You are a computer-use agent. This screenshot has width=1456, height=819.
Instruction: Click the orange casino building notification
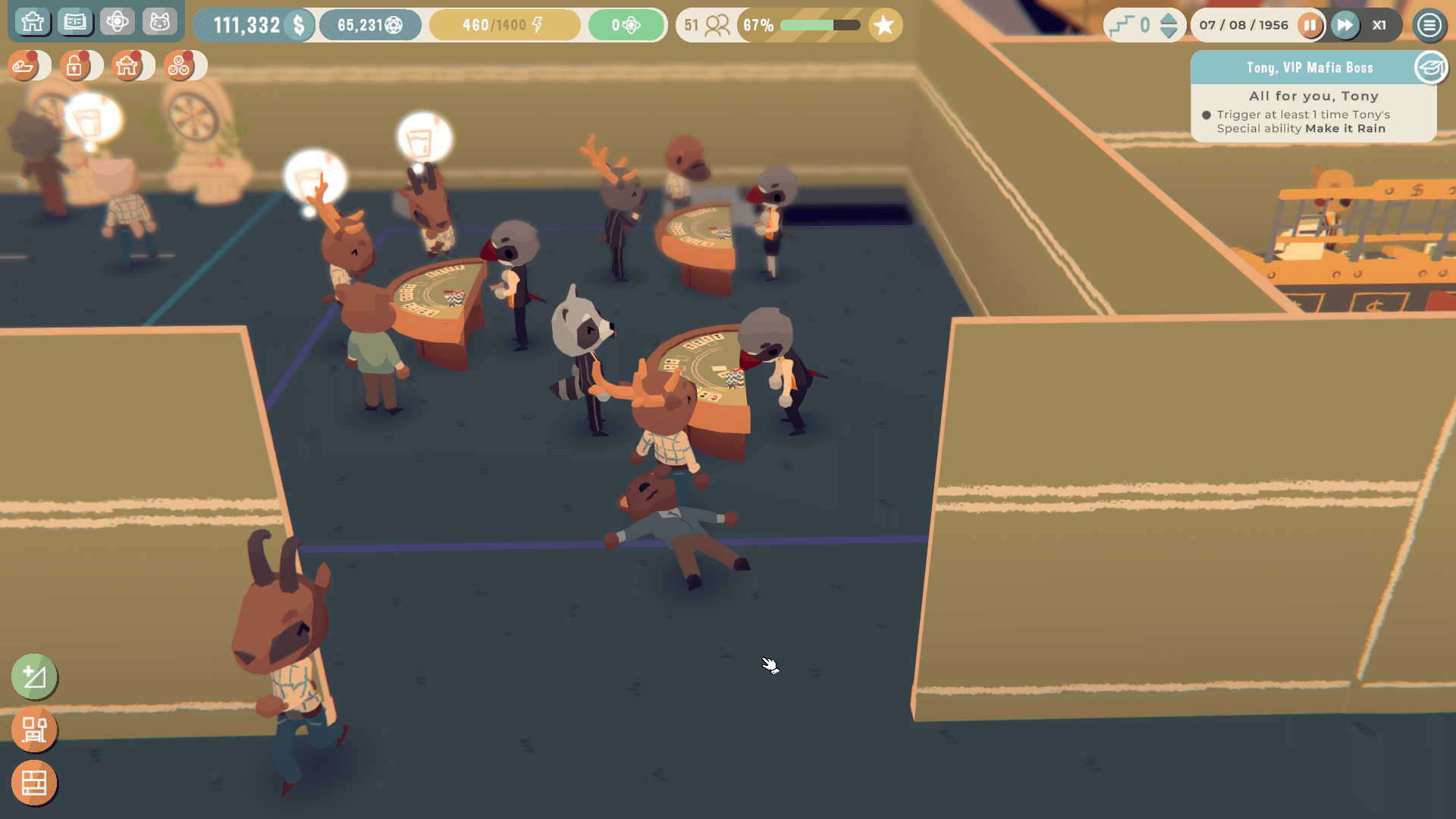[127, 67]
